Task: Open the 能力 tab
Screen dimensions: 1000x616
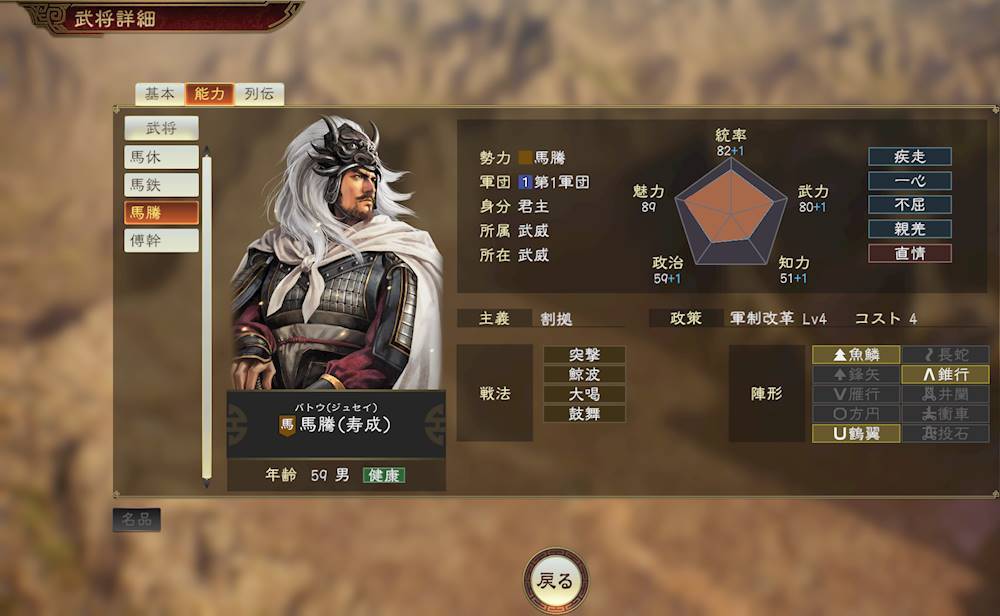Action: coord(210,94)
